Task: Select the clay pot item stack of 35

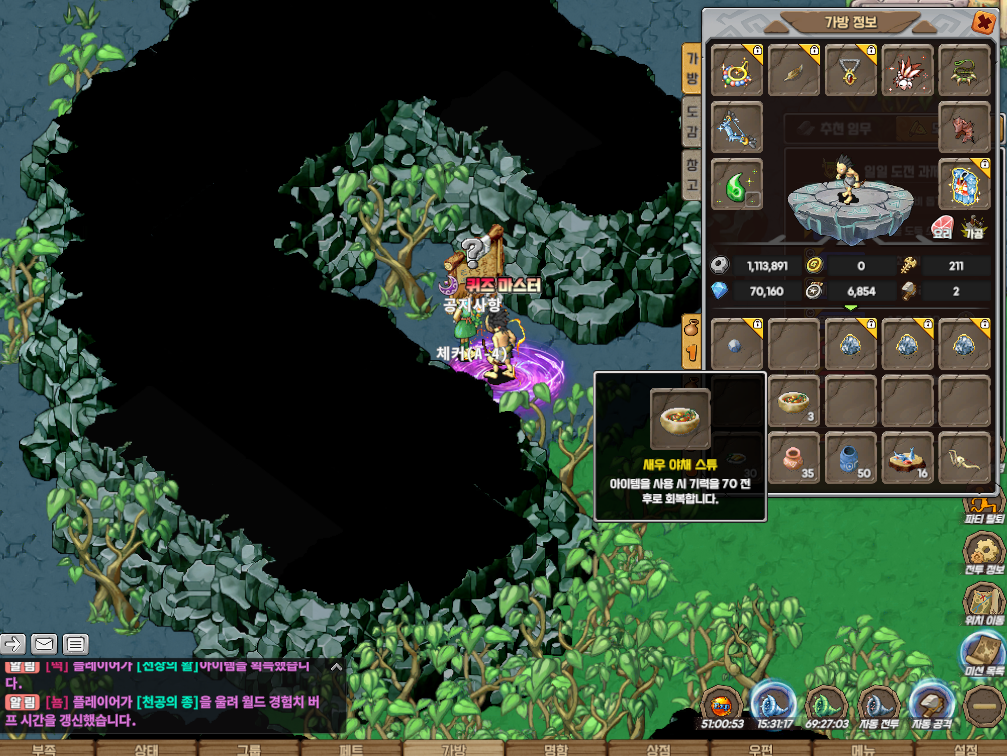Action: [795, 458]
